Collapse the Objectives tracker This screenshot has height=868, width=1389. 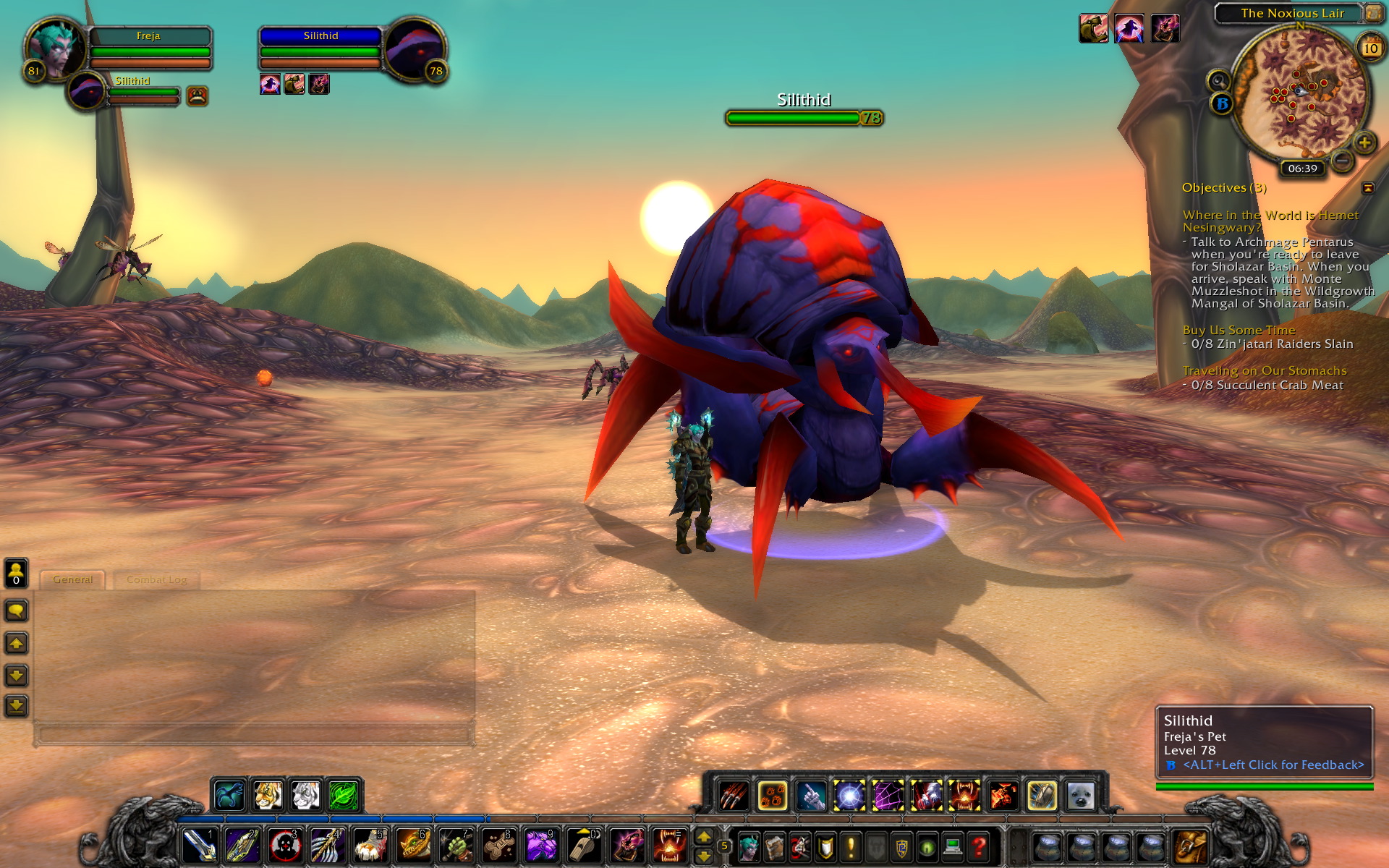pos(1367,188)
